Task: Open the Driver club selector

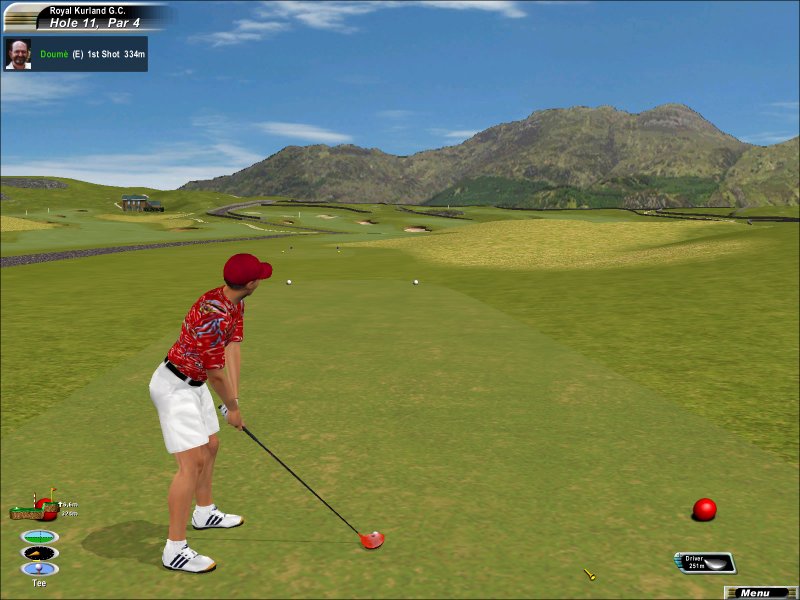Action: click(705, 563)
